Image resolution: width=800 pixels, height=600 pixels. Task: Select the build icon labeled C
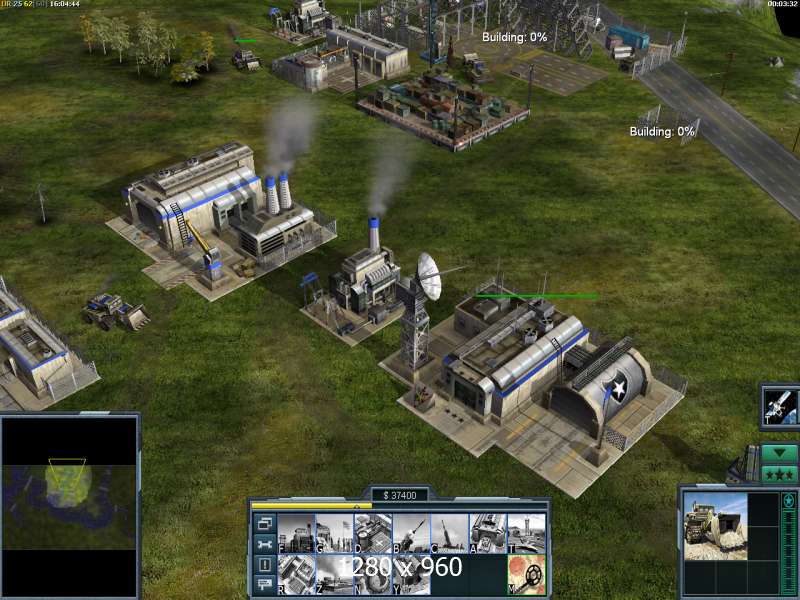[x=449, y=533]
